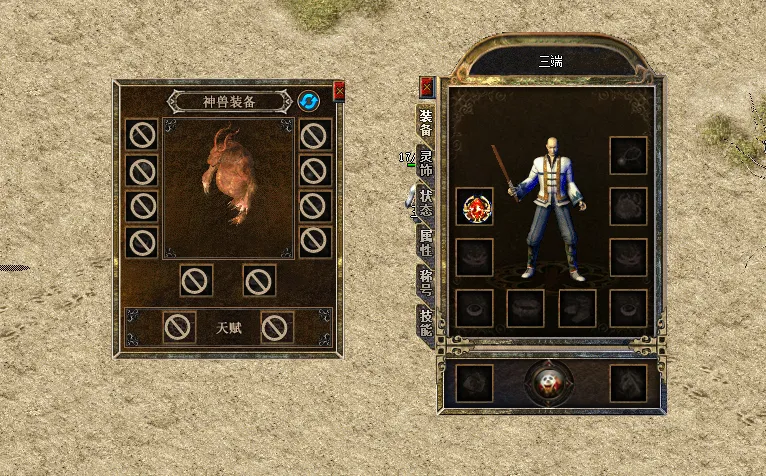Close the 神兽装备 beast equipment panel
Screen dimensions: 766x476
(x=338, y=90)
